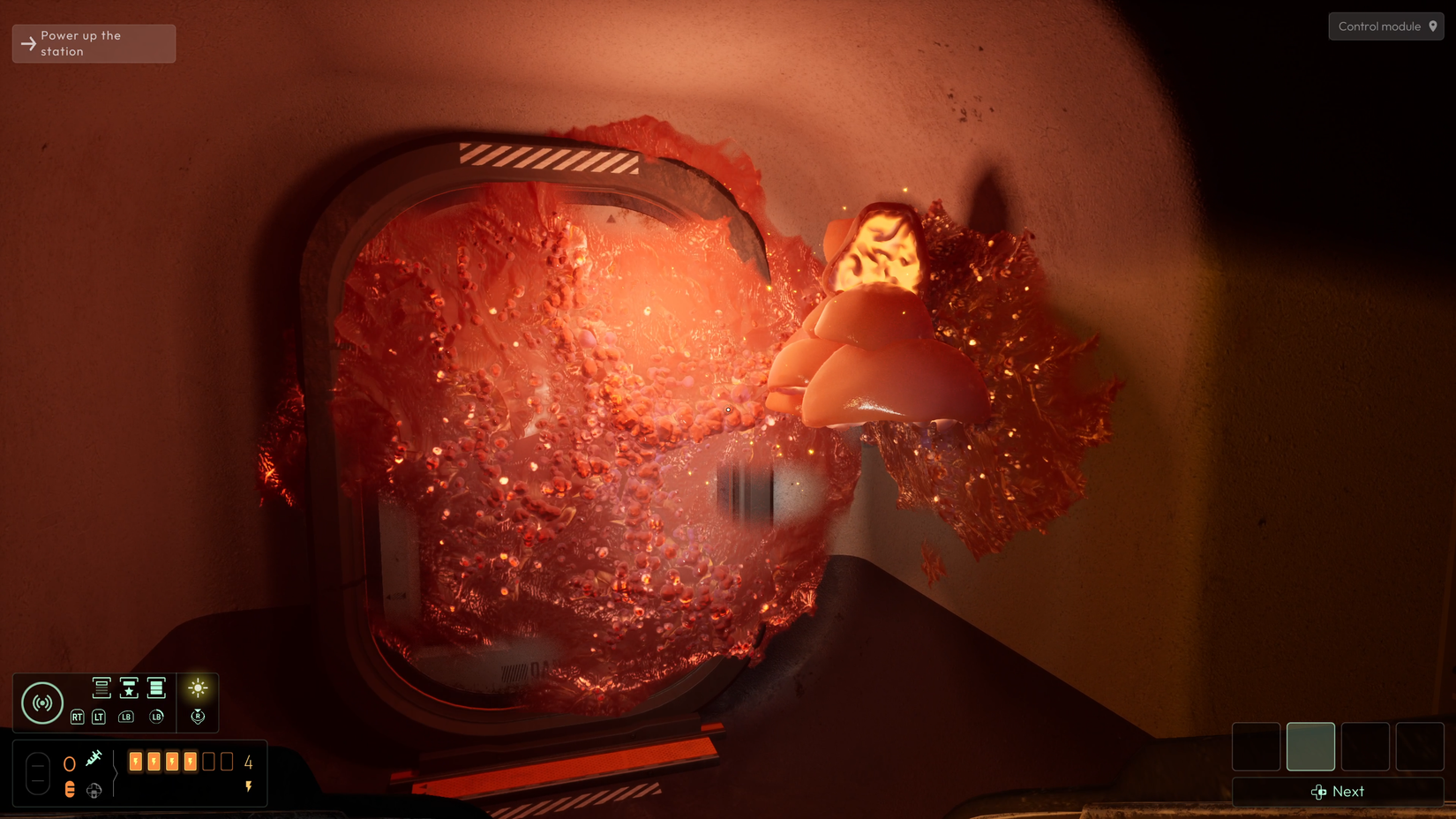Select the highlighted inventory slot
Screen dimensions: 1456x819
(1310, 746)
